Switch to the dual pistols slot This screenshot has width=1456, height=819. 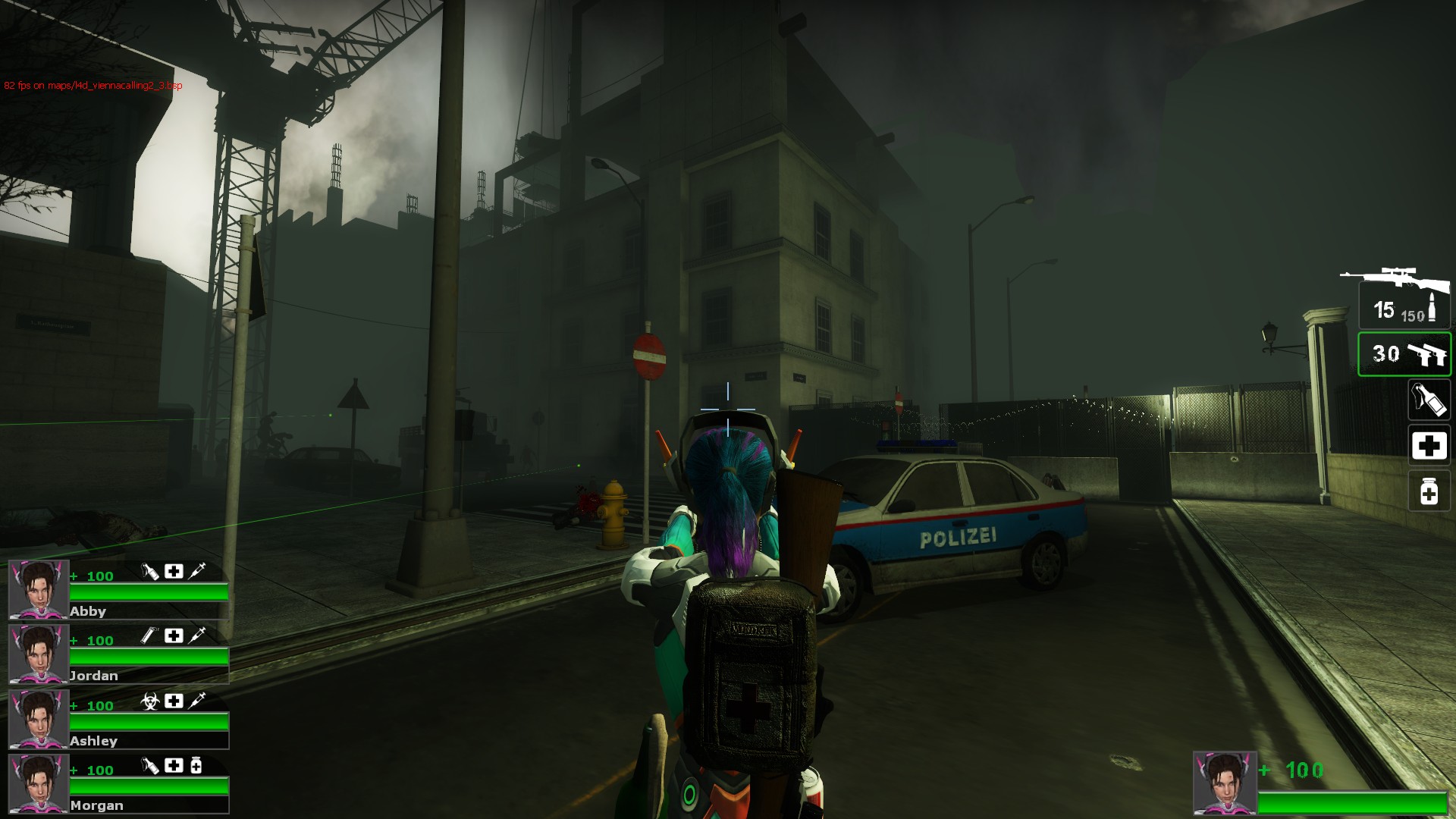[x=1404, y=354]
